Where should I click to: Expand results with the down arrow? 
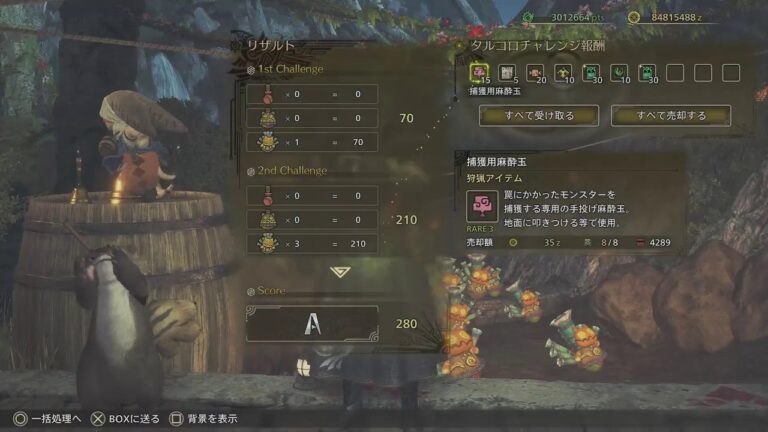(340, 271)
